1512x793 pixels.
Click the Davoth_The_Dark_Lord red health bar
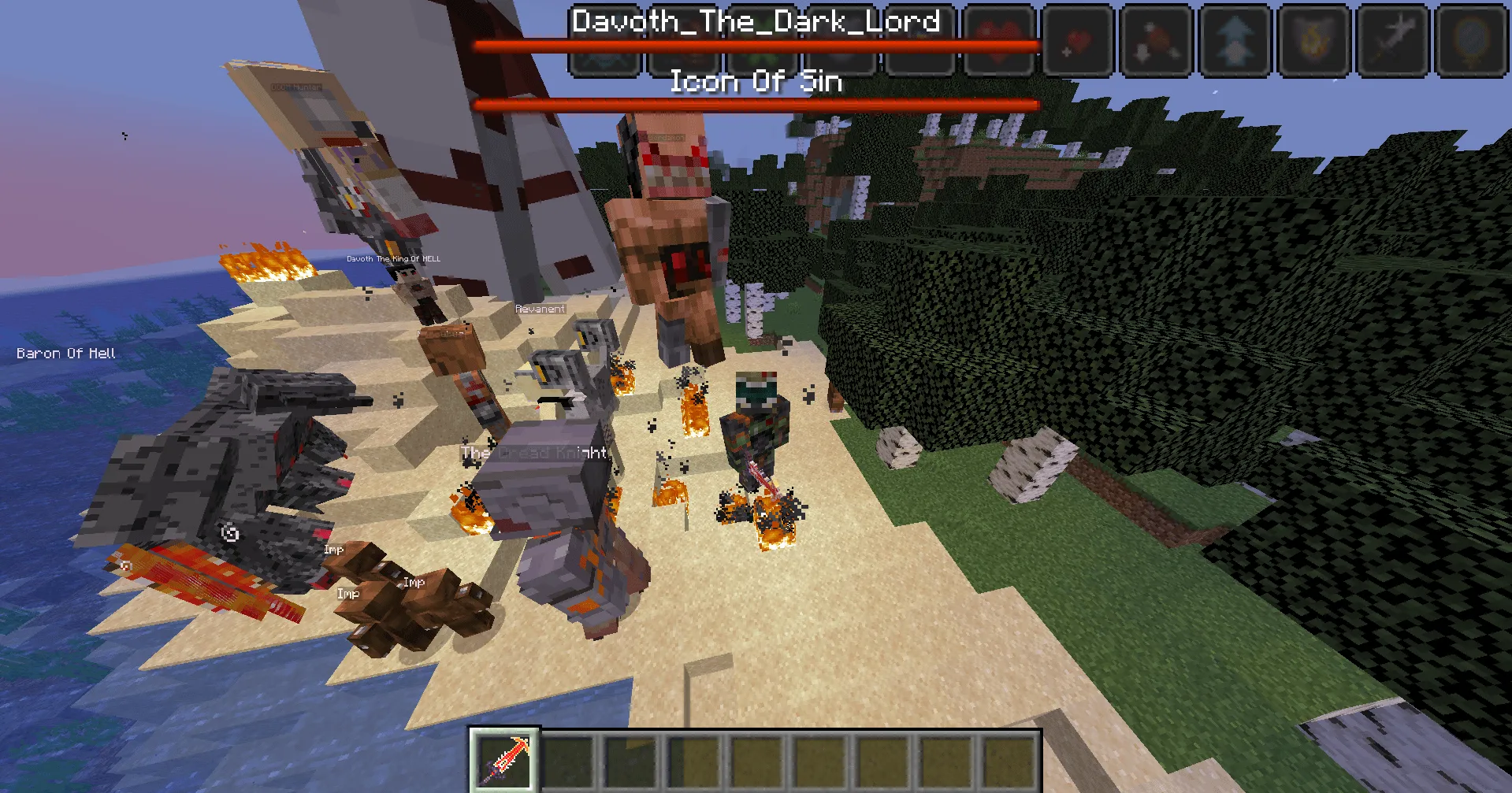pos(756,46)
